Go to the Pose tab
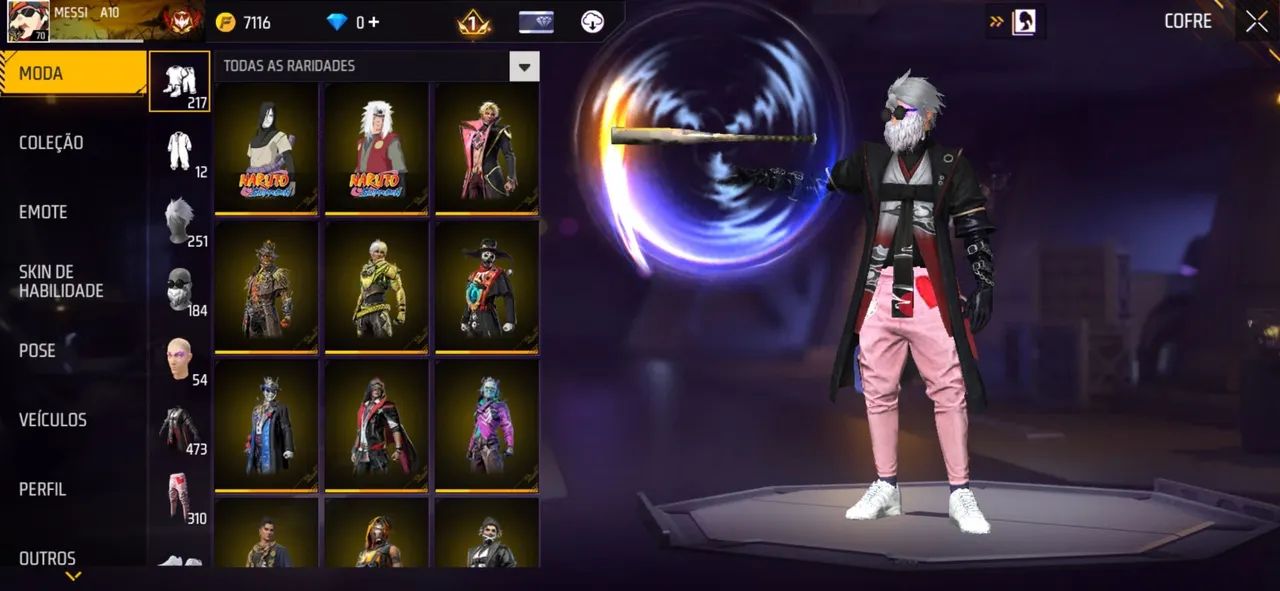 (x=37, y=351)
